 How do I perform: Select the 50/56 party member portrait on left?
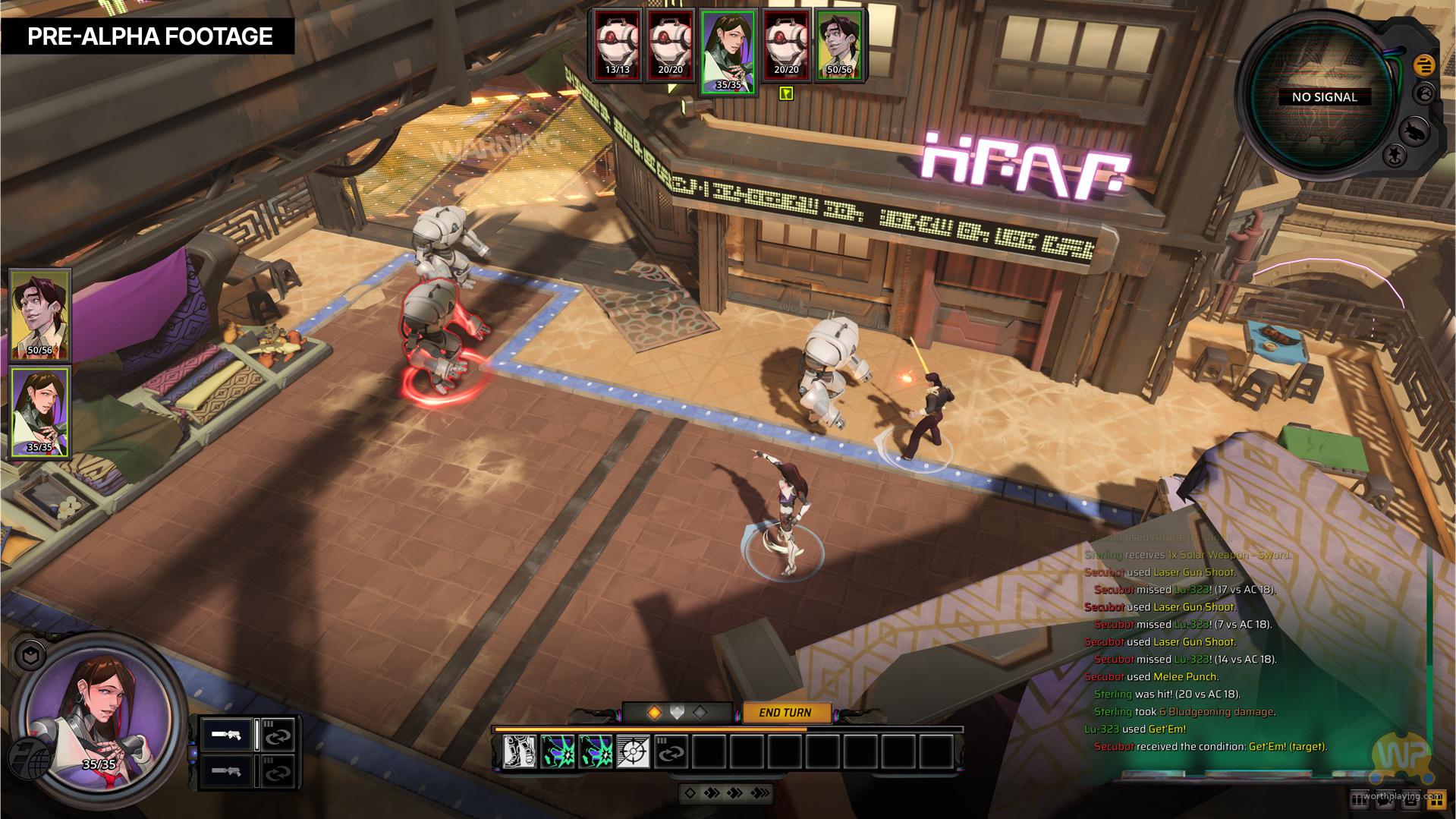click(40, 314)
